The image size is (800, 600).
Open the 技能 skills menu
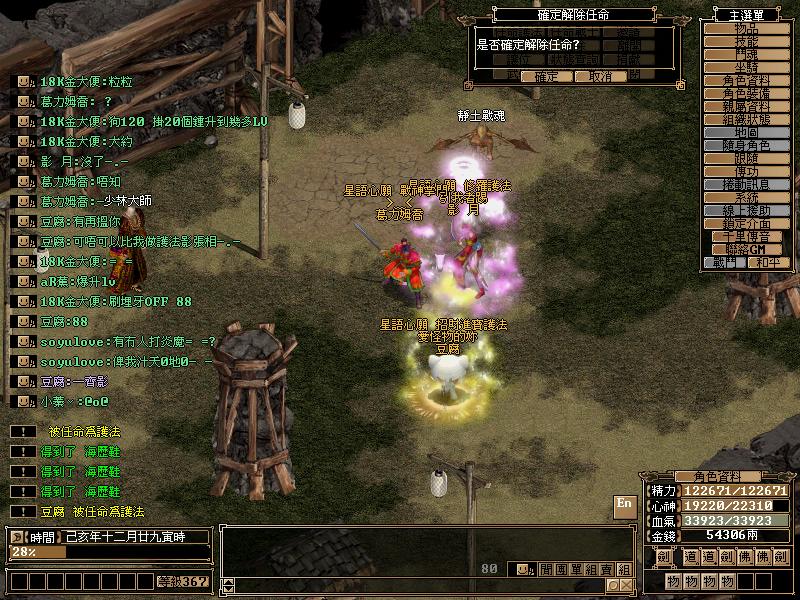coord(746,42)
